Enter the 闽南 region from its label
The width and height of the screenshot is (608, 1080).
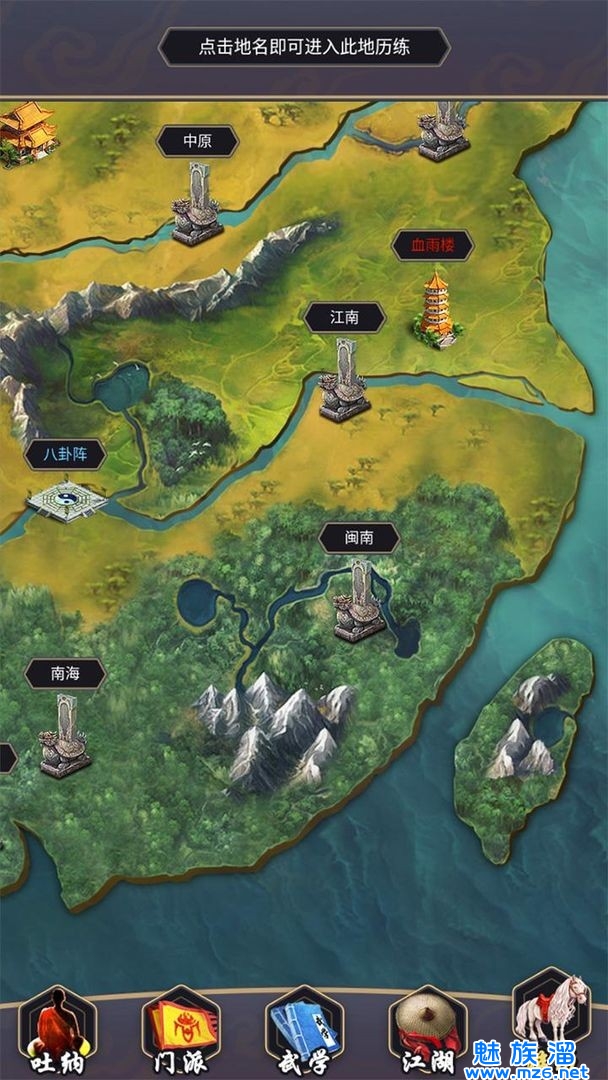[x=359, y=537]
